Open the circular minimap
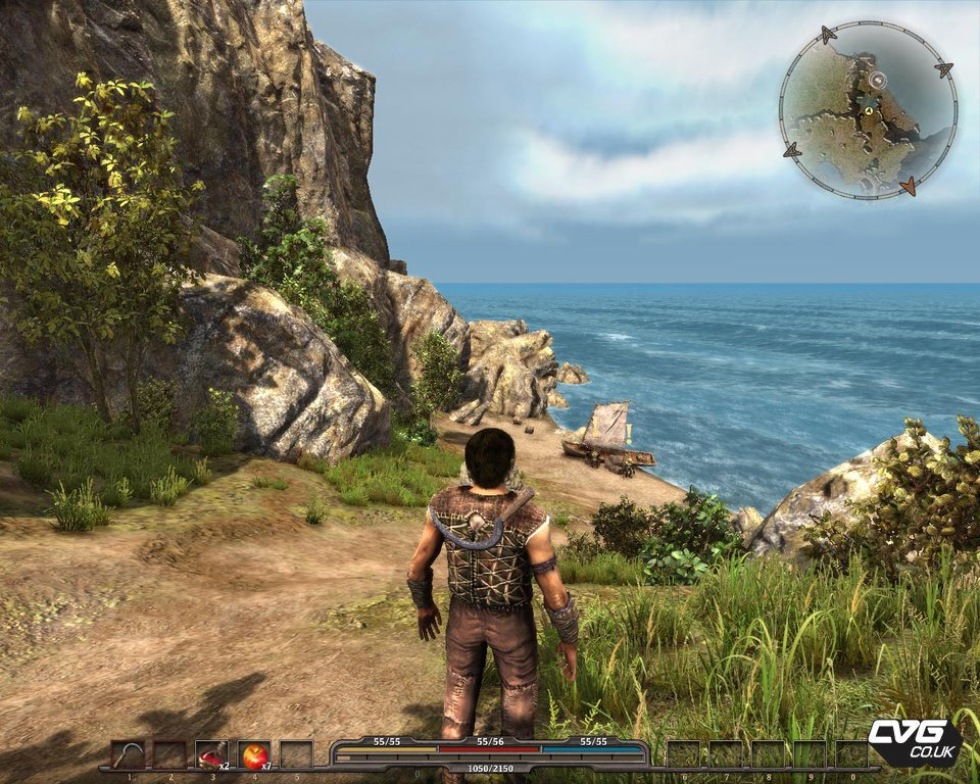Viewport: 980px width, 784px height. point(867,110)
